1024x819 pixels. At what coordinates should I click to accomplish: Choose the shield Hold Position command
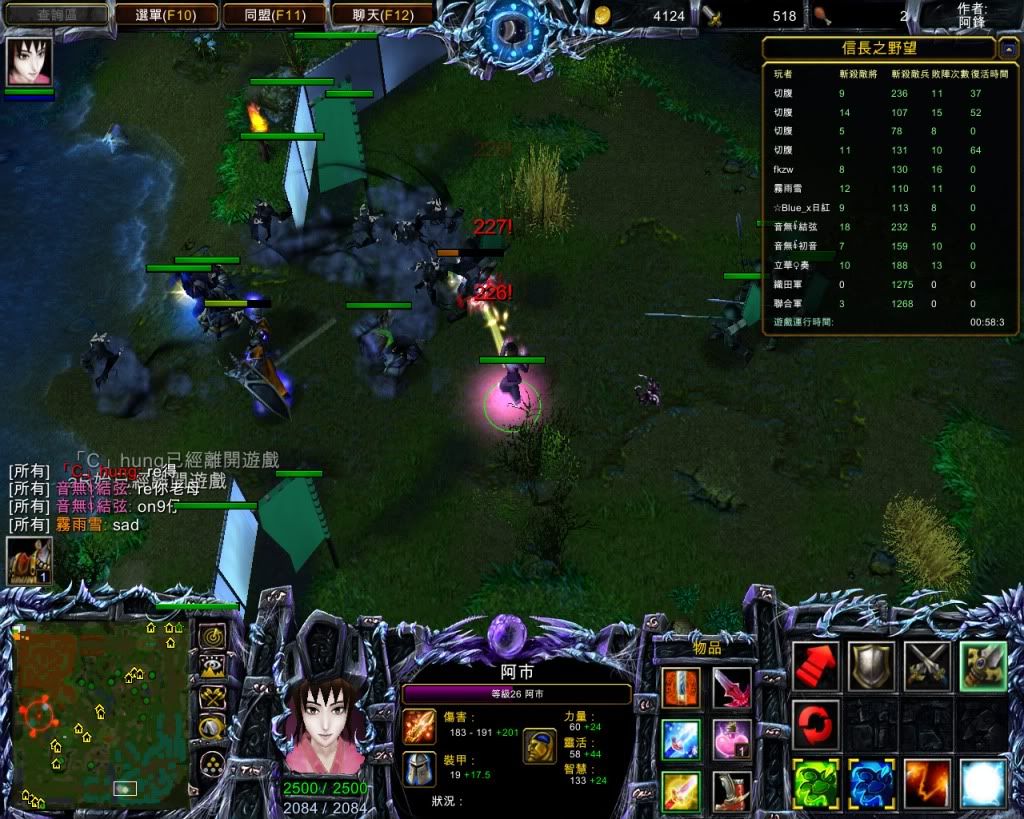871,666
